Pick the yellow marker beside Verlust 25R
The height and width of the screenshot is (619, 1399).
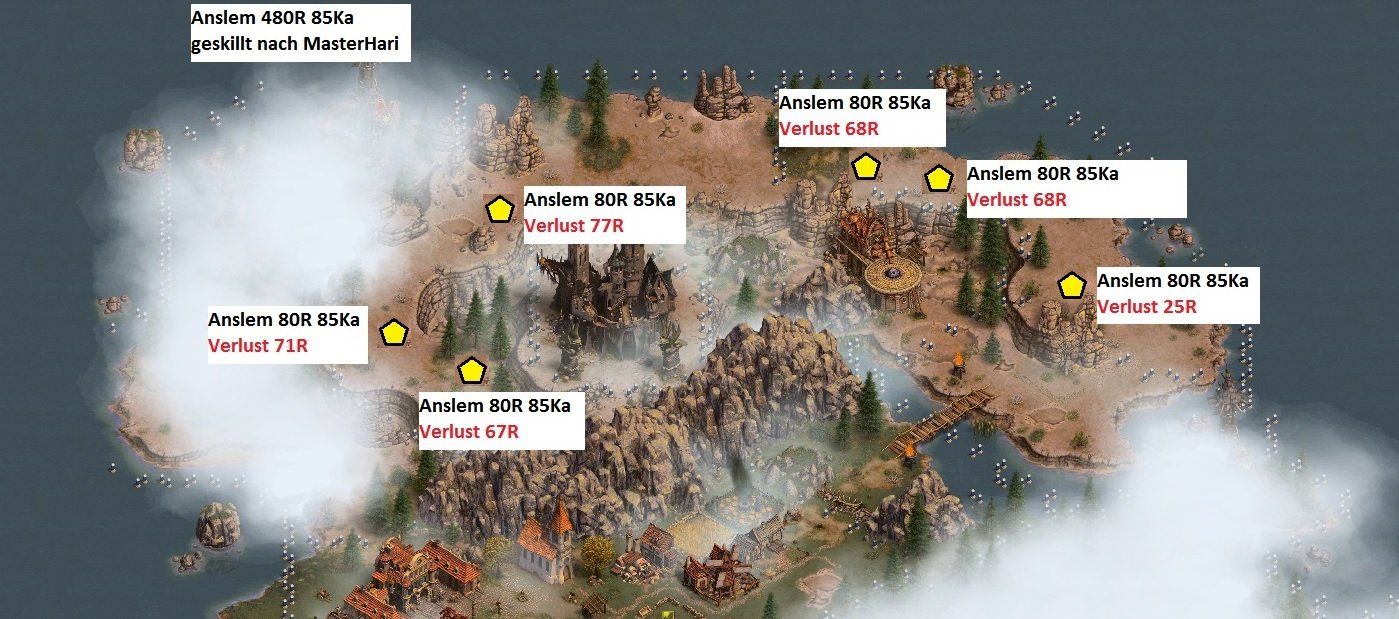(1072, 286)
